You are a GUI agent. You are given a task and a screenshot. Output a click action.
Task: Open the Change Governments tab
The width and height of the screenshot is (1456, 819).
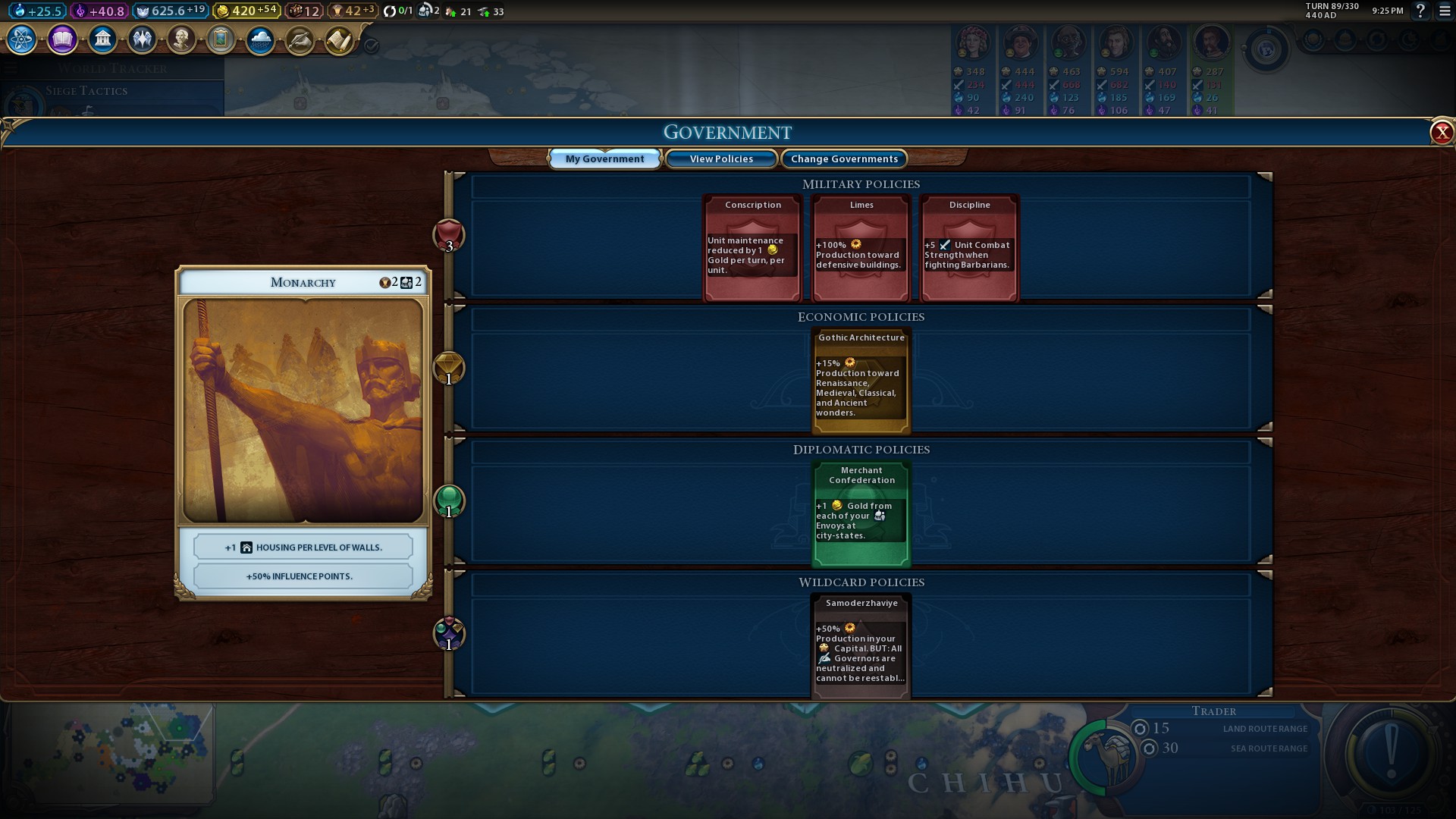pyautogui.click(x=844, y=158)
